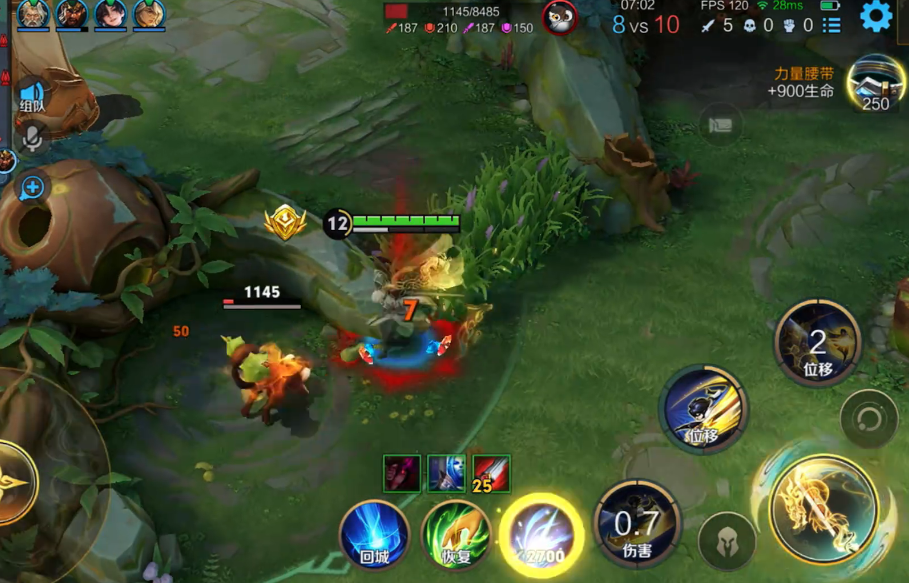
Task: Use the ready 位移 dash skill
Action: point(703,409)
